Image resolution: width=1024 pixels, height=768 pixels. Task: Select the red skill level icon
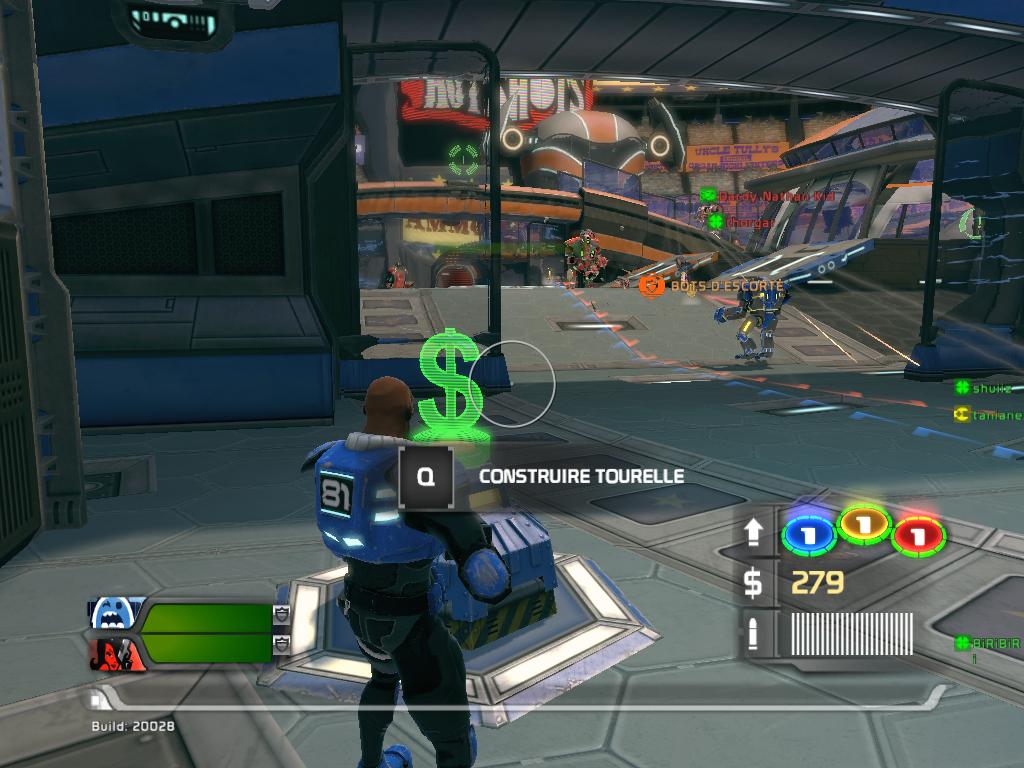(x=918, y=535)
